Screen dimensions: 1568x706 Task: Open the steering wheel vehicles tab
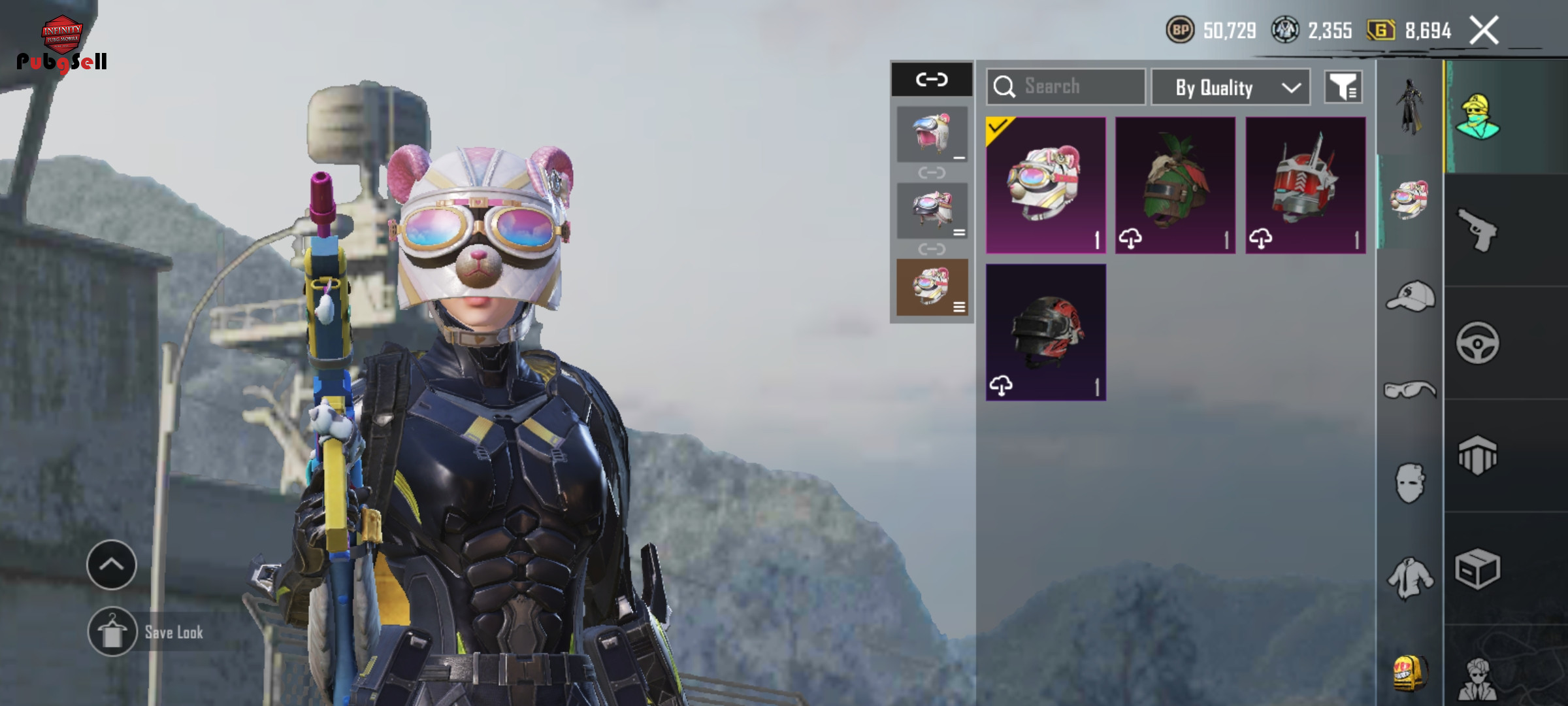tap(1478, 343)
